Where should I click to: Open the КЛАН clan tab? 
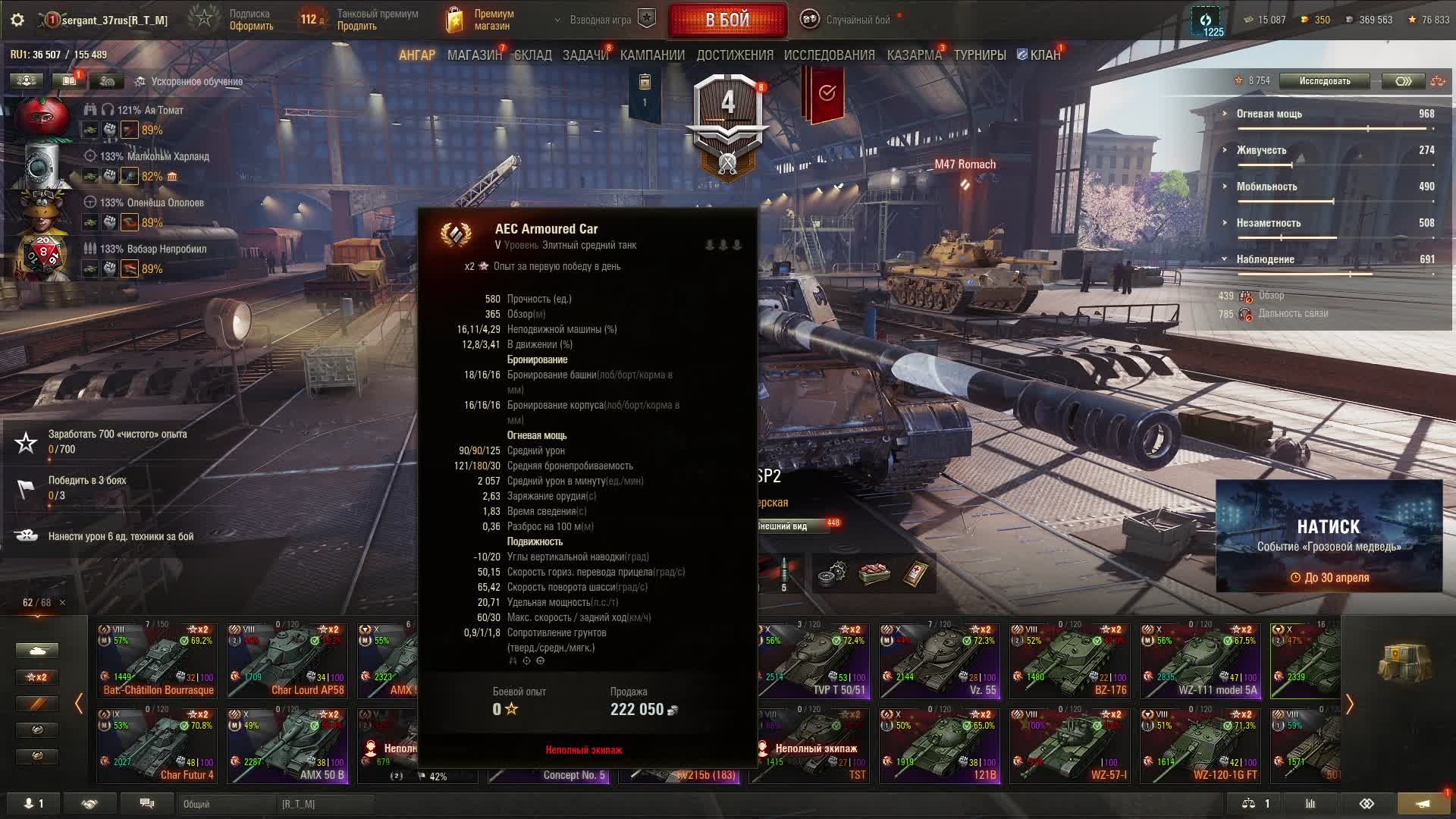1040,55
